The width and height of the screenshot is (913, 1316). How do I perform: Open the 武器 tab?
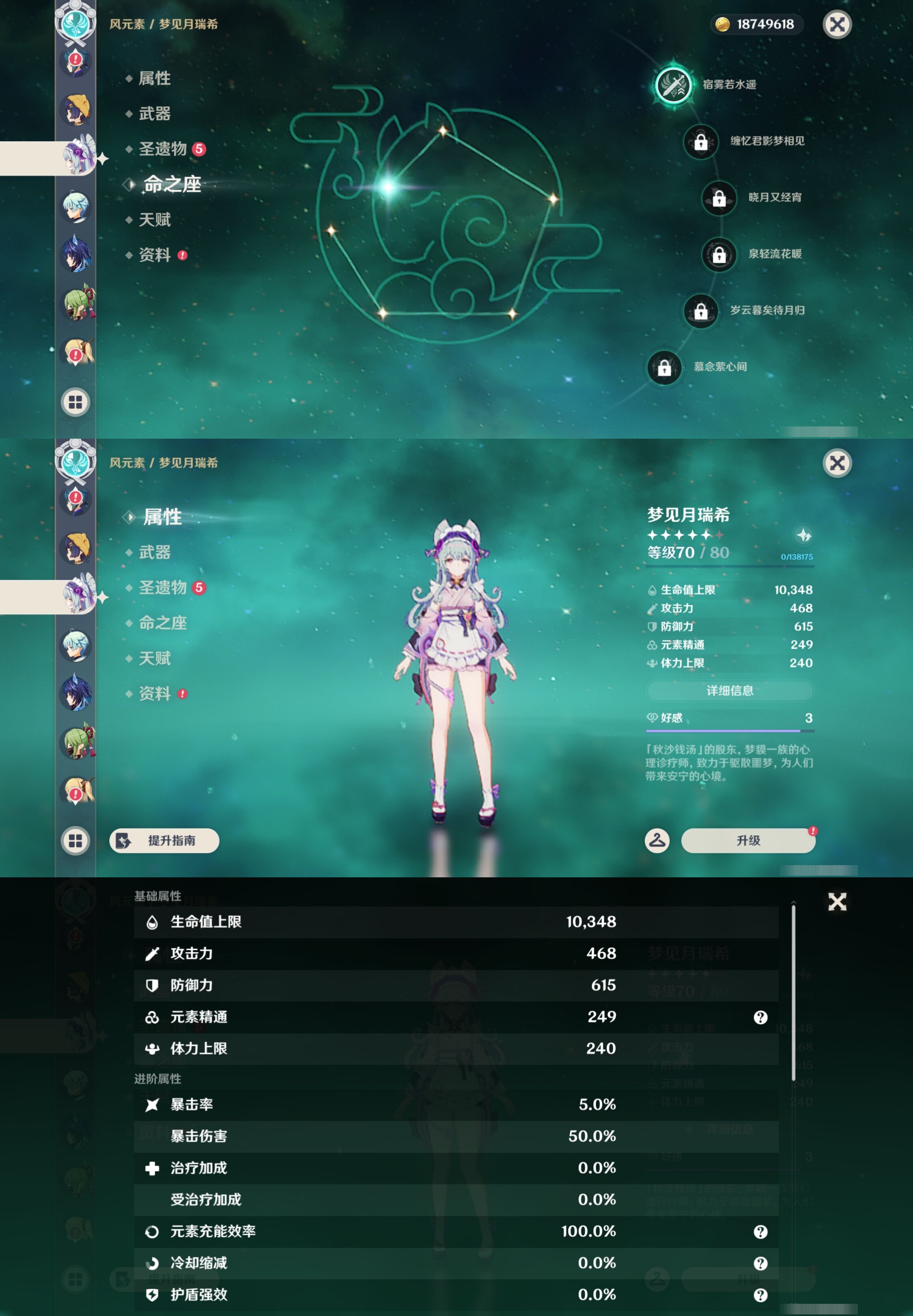click(x=156, y=552)
